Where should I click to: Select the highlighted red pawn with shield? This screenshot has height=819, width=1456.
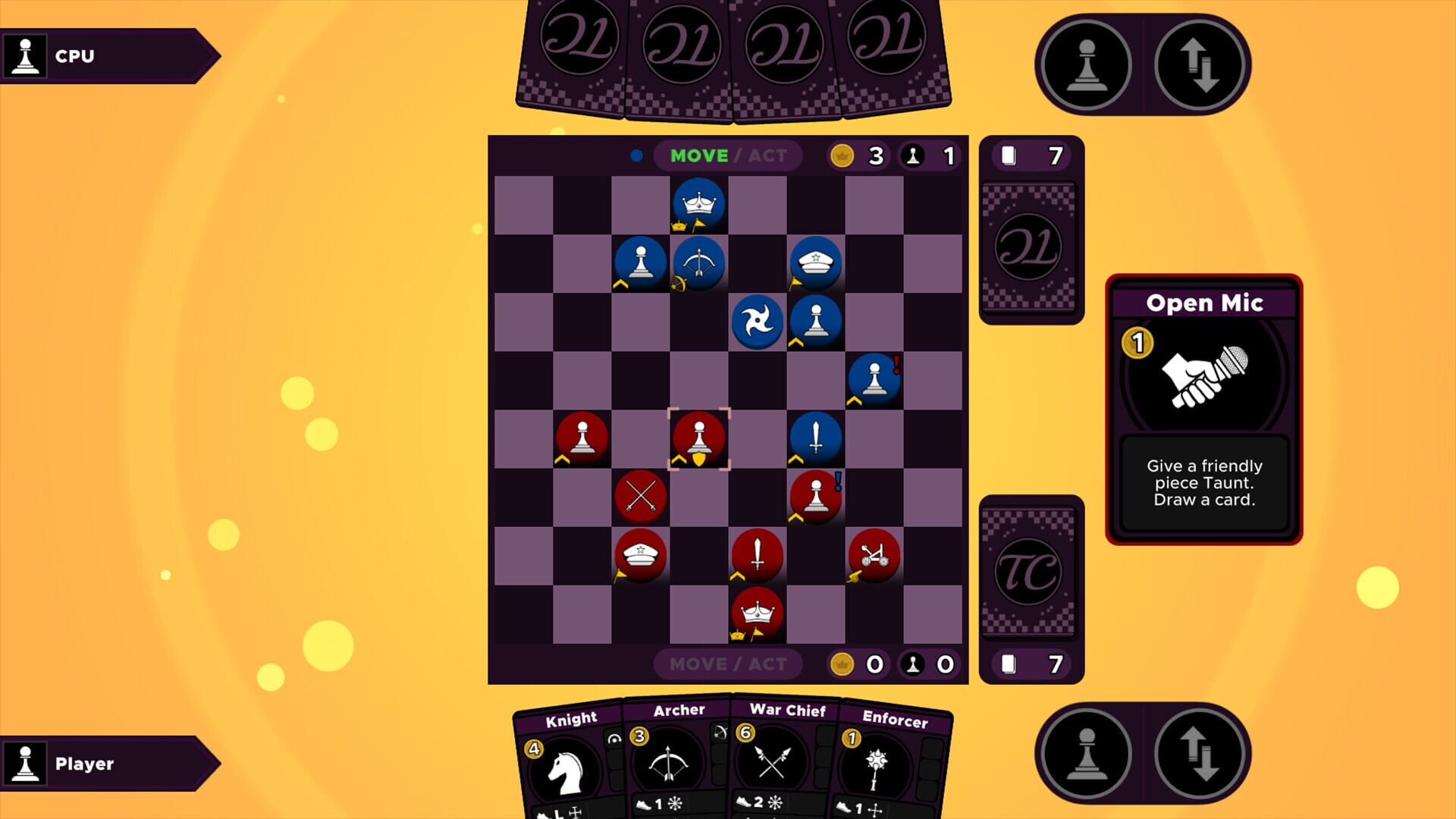pyautogui.click(x=698, y=438)
